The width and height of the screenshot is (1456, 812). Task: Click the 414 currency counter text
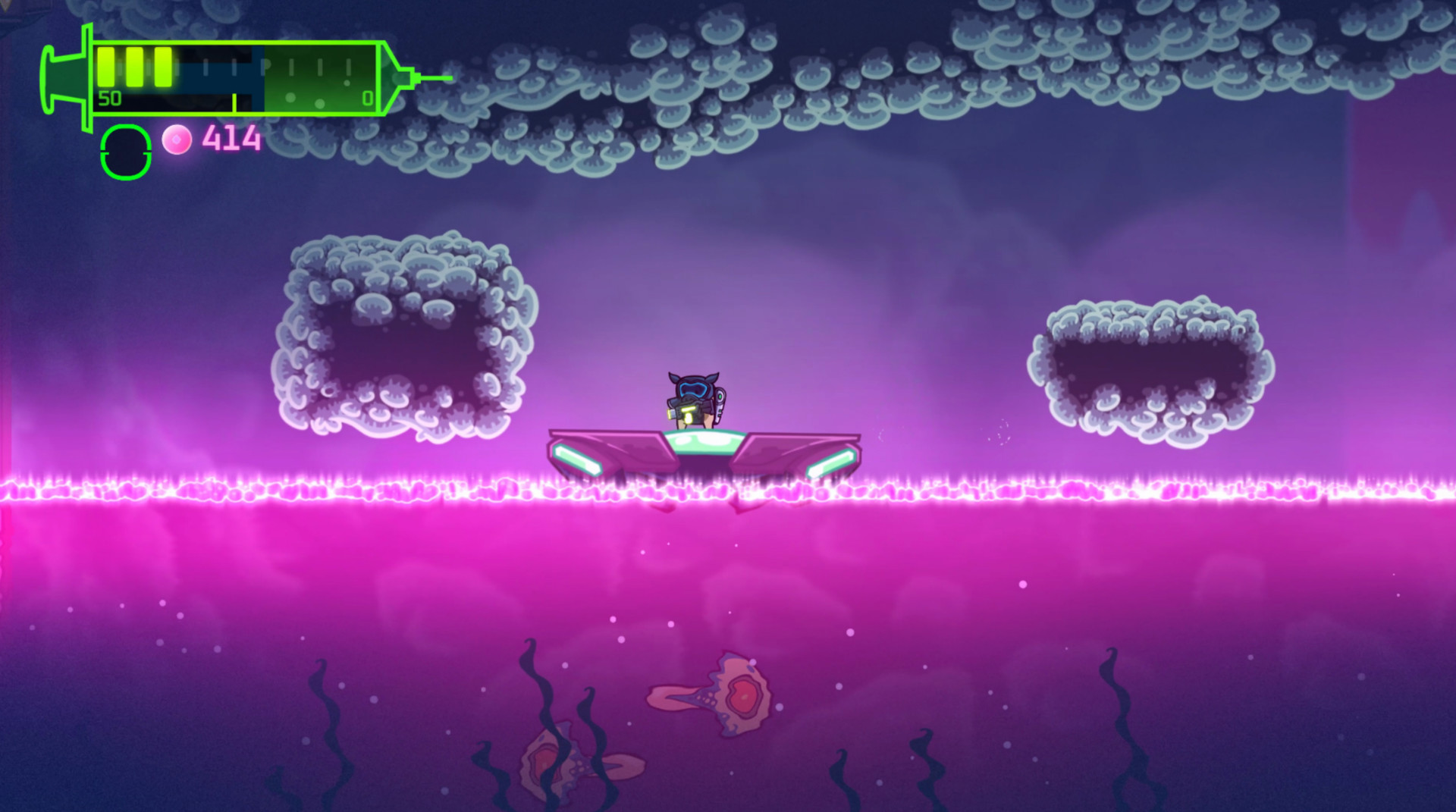click(x=230, y=139)
